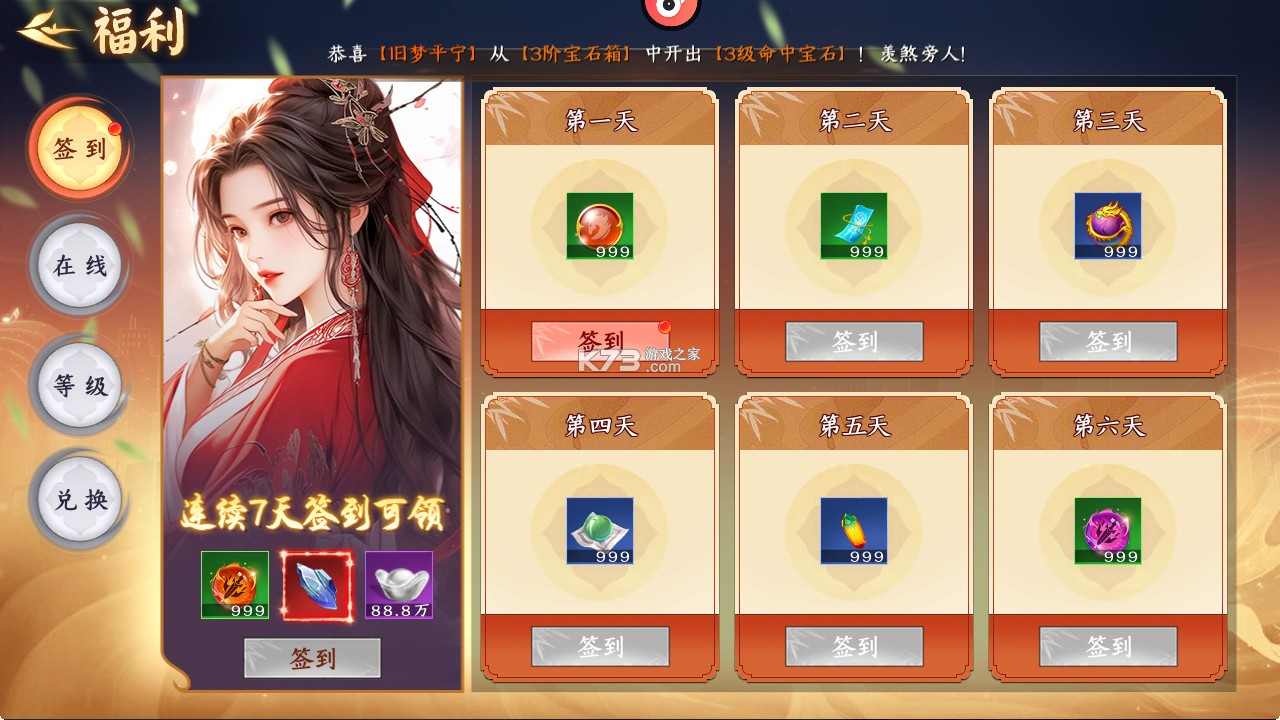Screen dimensions: 1280x720
Task: Click the 签到 button for 第五天
Action: (x=855, y=646)
